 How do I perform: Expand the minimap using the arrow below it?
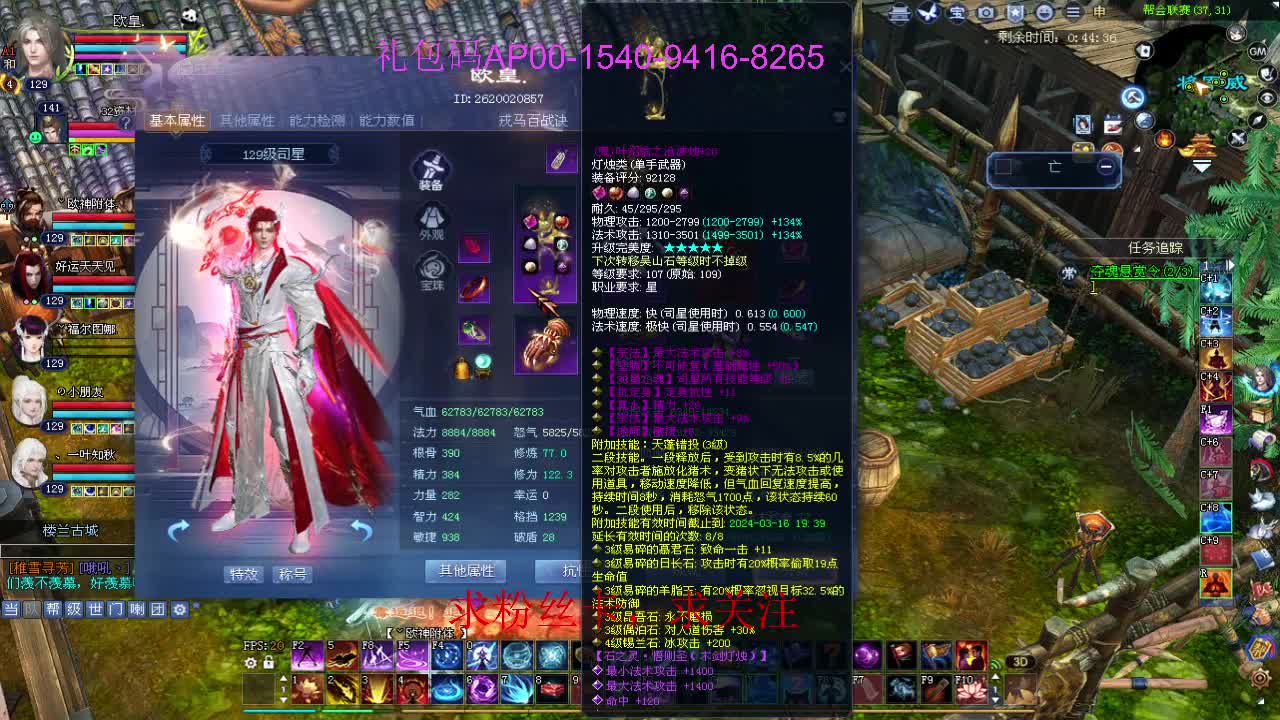pos(1202,167)
